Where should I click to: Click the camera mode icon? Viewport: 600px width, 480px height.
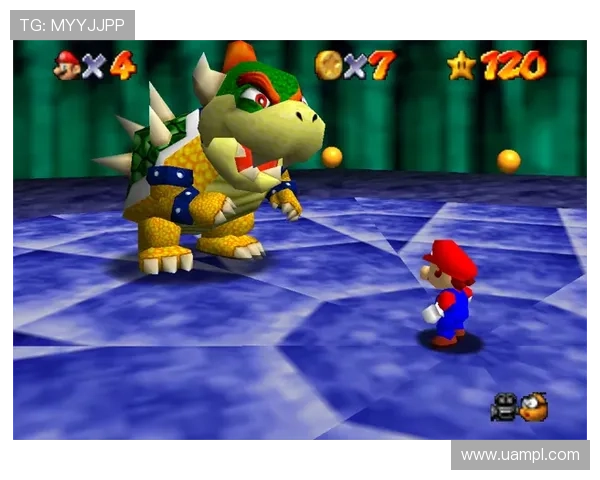tap(503, 407)
